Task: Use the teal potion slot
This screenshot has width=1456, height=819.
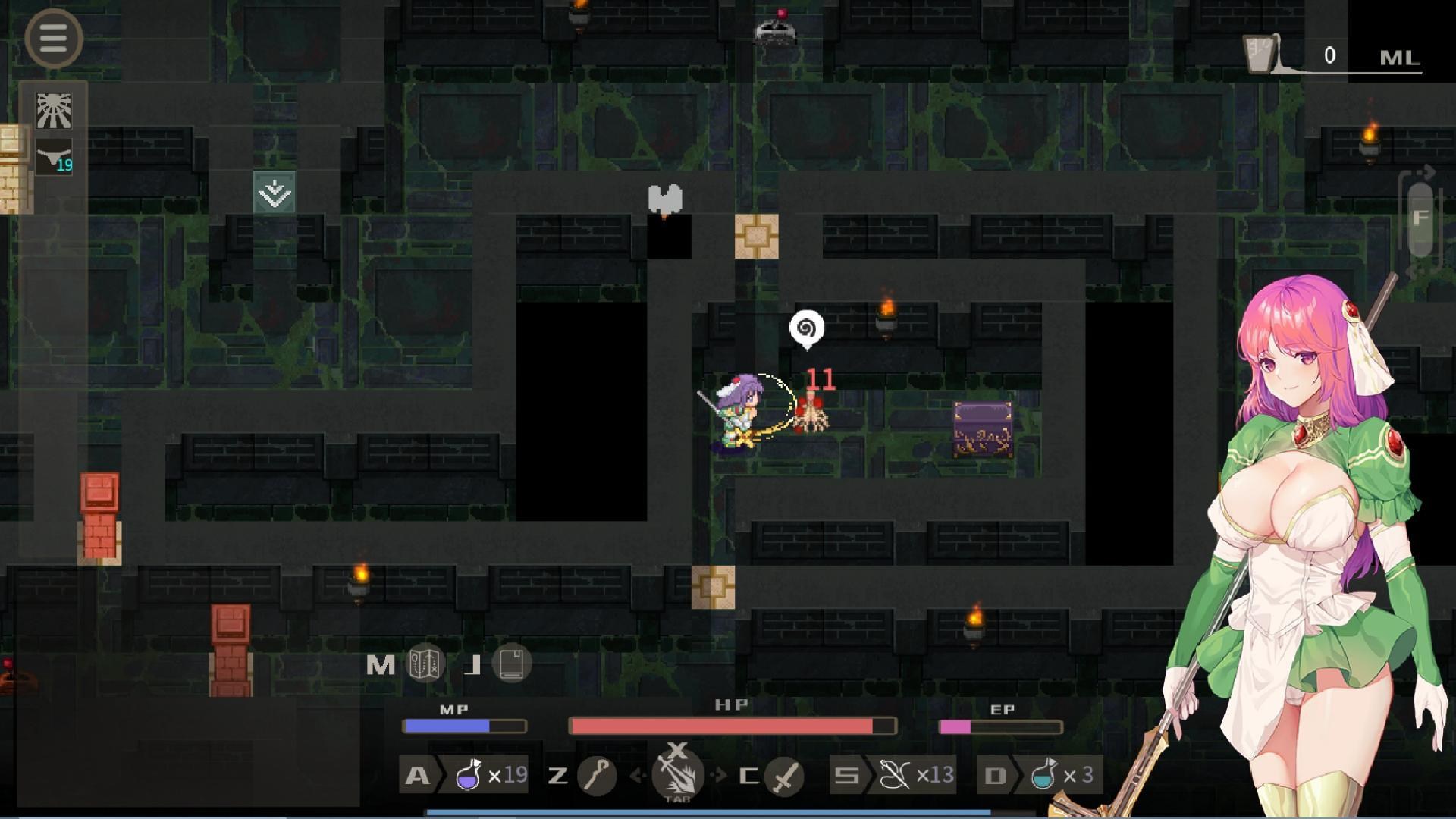Action: pyautogui.click(x=1045, y=775)
